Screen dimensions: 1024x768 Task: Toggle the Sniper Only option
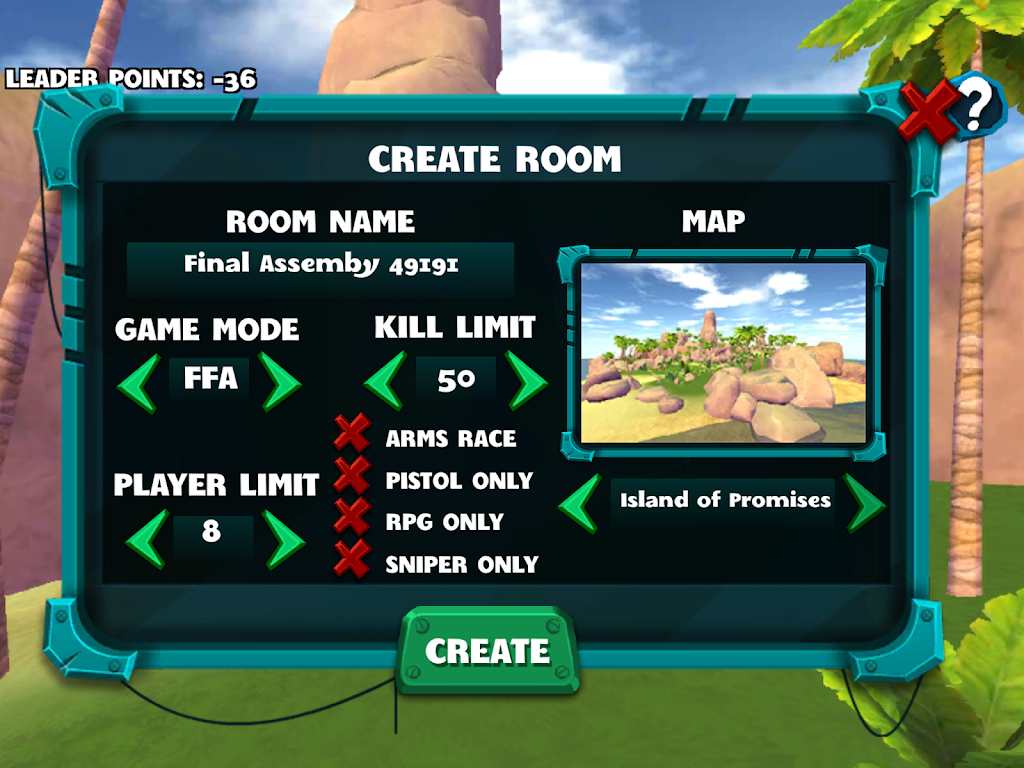tap(352, 560)
